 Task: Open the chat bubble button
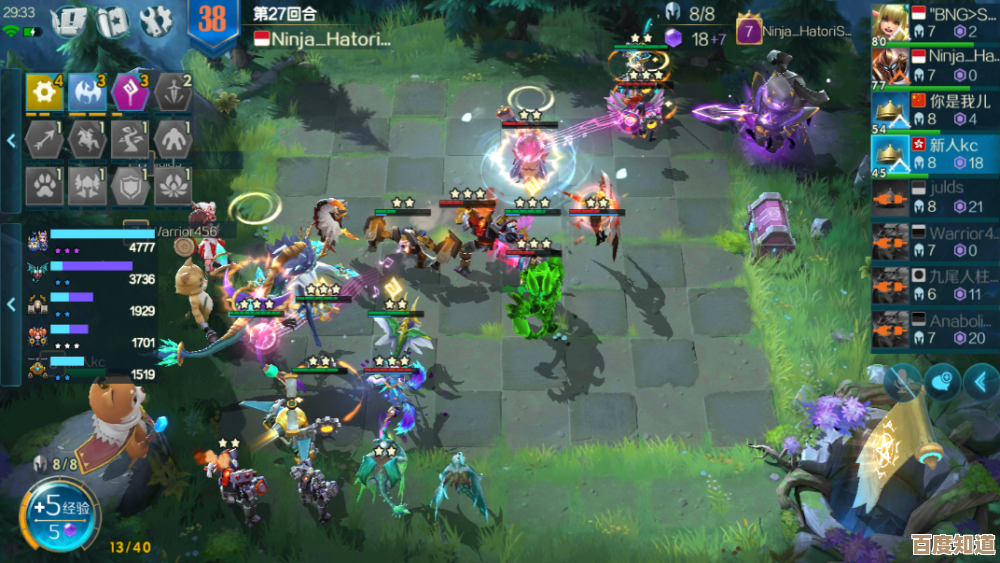point(941,382)
